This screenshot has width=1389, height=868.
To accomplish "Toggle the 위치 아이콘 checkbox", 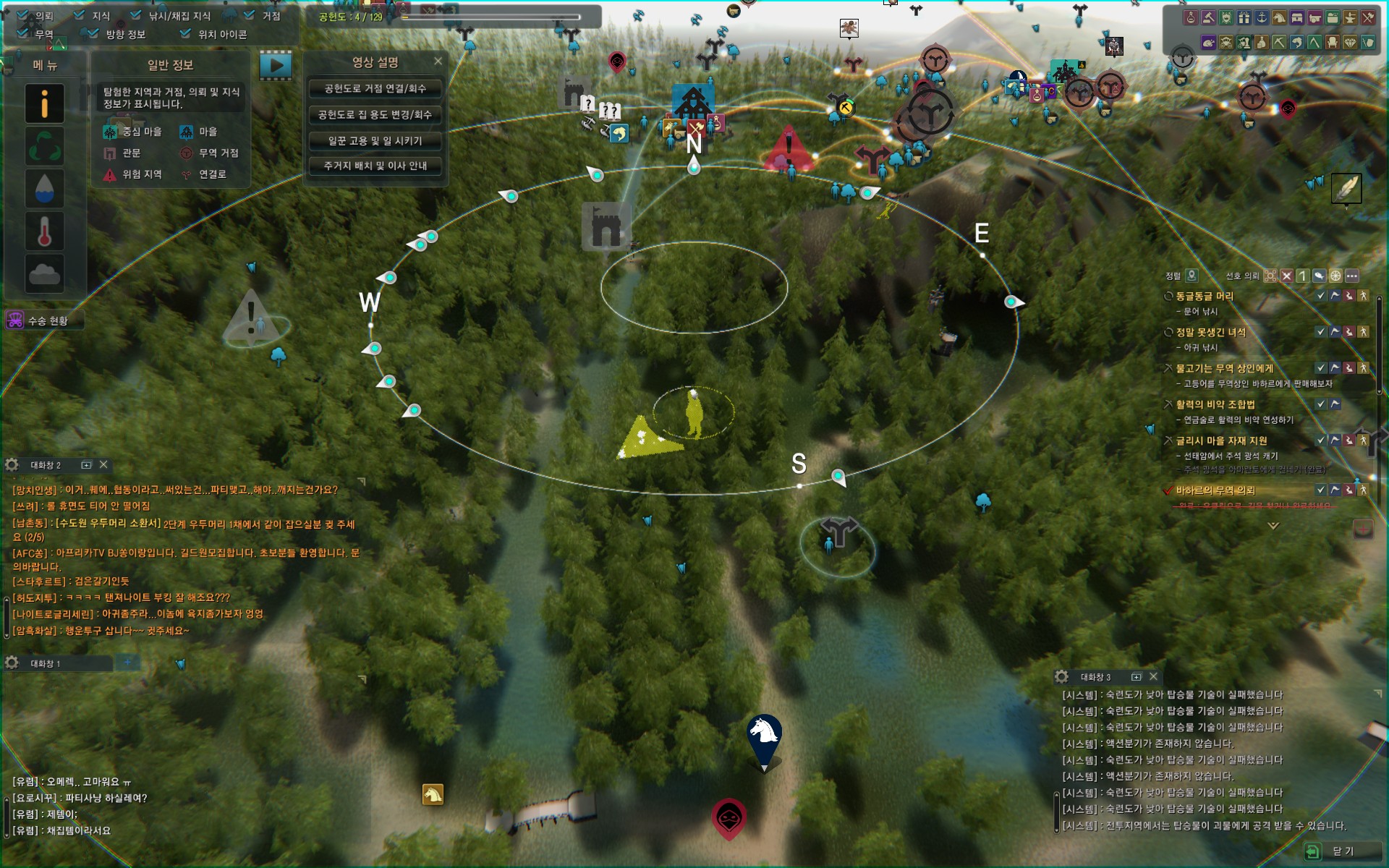I will pyautogui.click(x=185, y=33).
